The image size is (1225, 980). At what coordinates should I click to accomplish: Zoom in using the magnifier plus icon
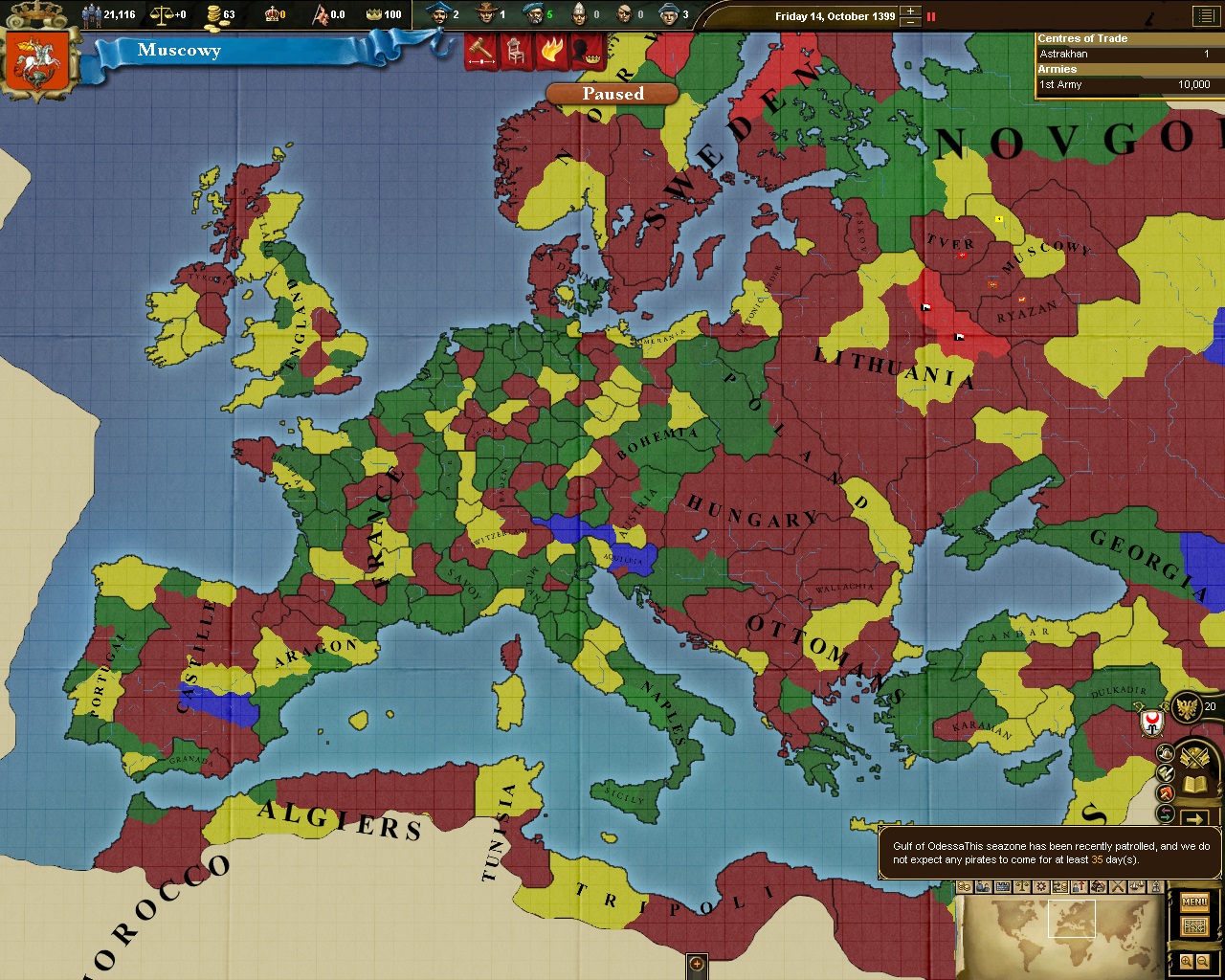(x=1189, y=961)
